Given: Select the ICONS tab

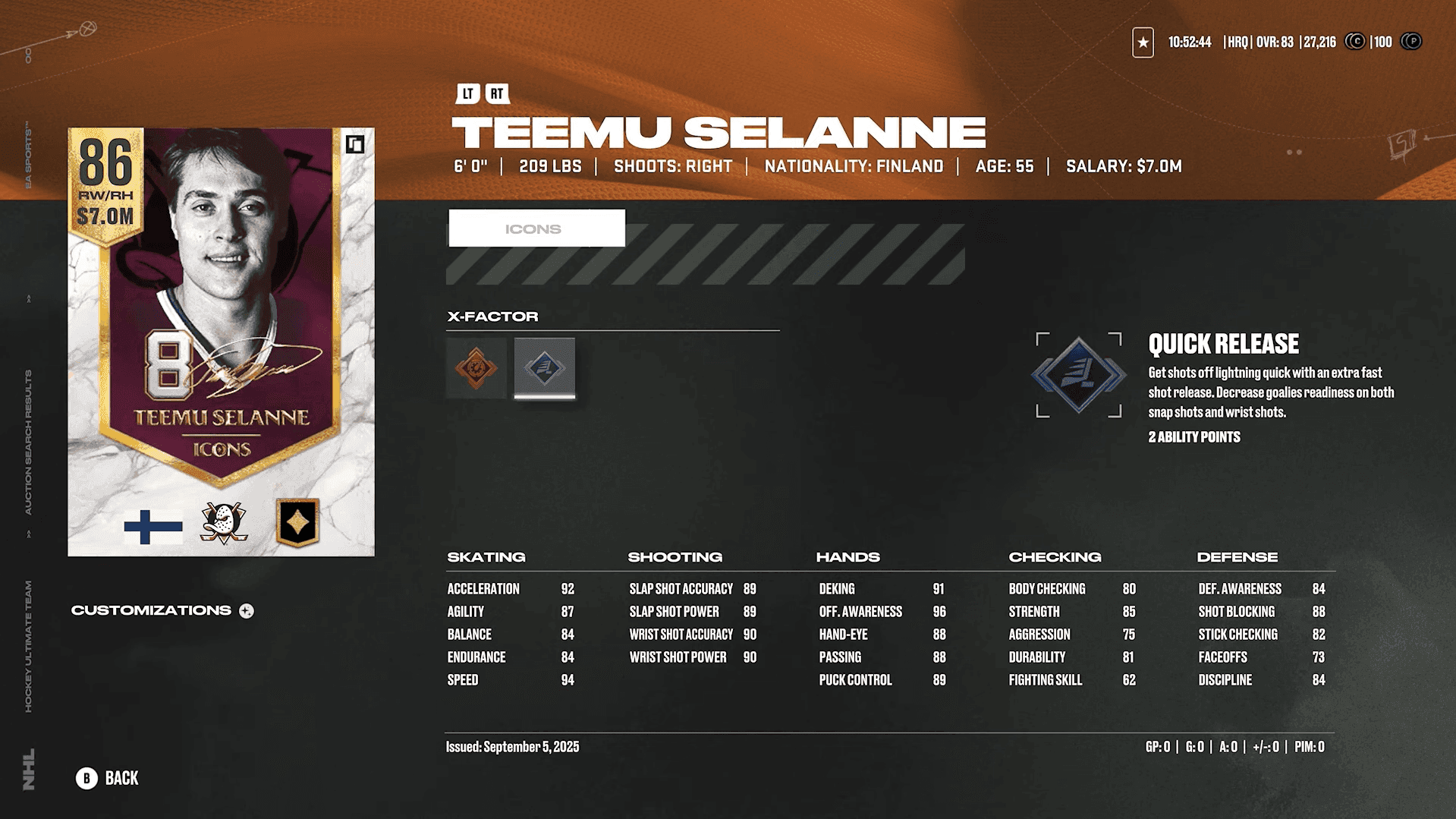Looking at the screenshot, I should (x=536, y=228).
